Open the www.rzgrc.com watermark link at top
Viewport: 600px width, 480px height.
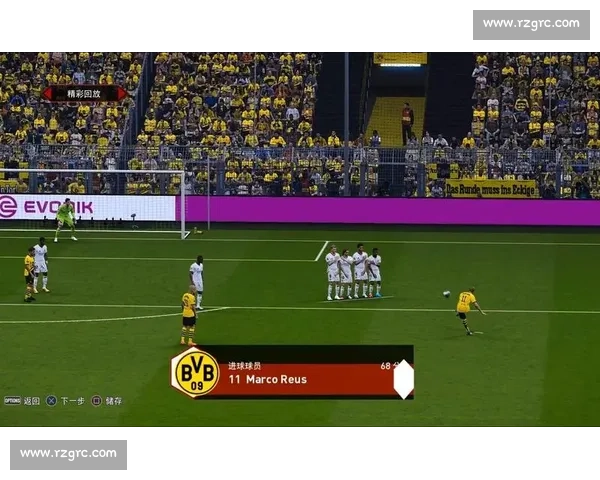point(531,23)
